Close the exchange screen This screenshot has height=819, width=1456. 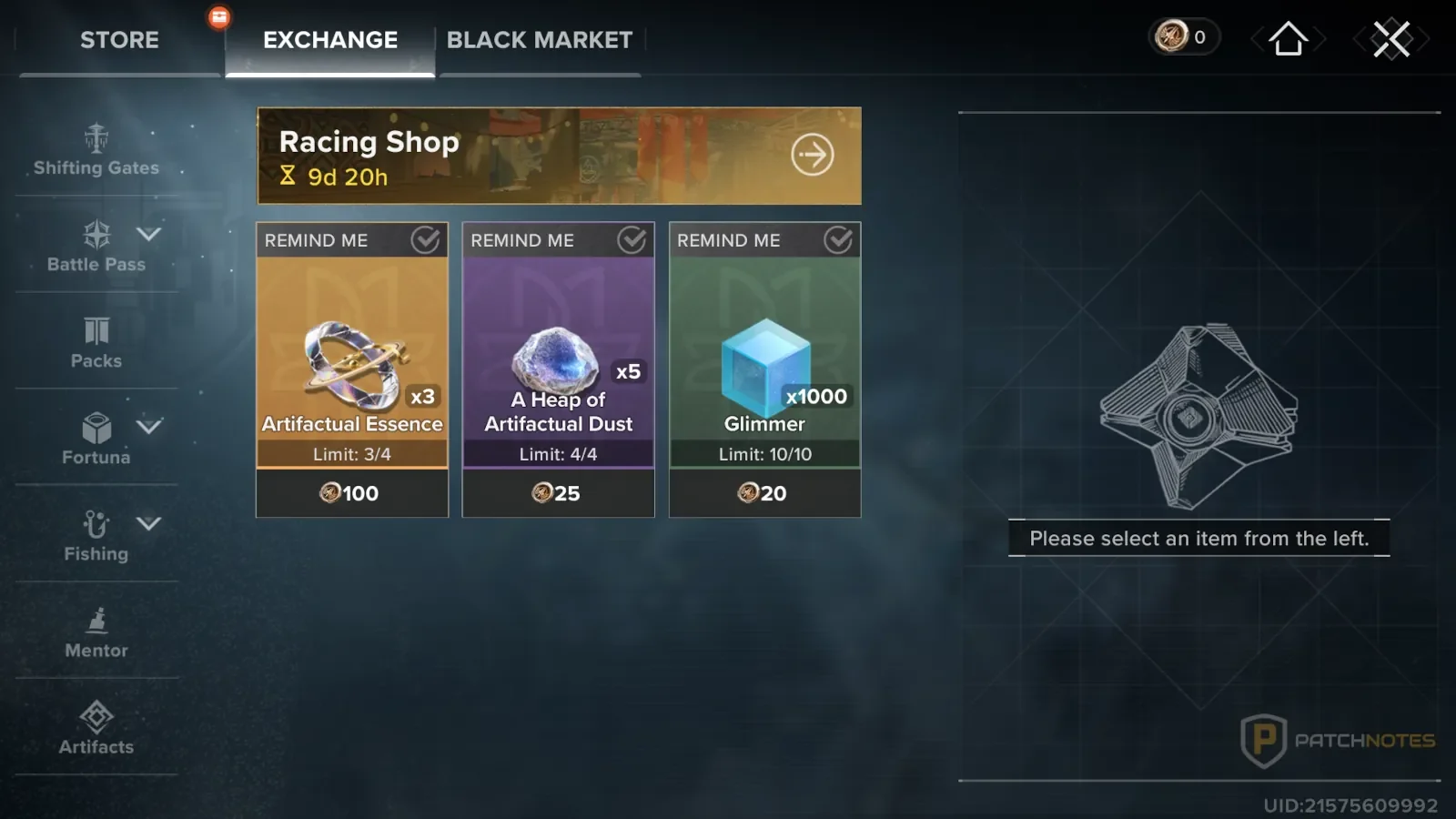click(1391, 39)
